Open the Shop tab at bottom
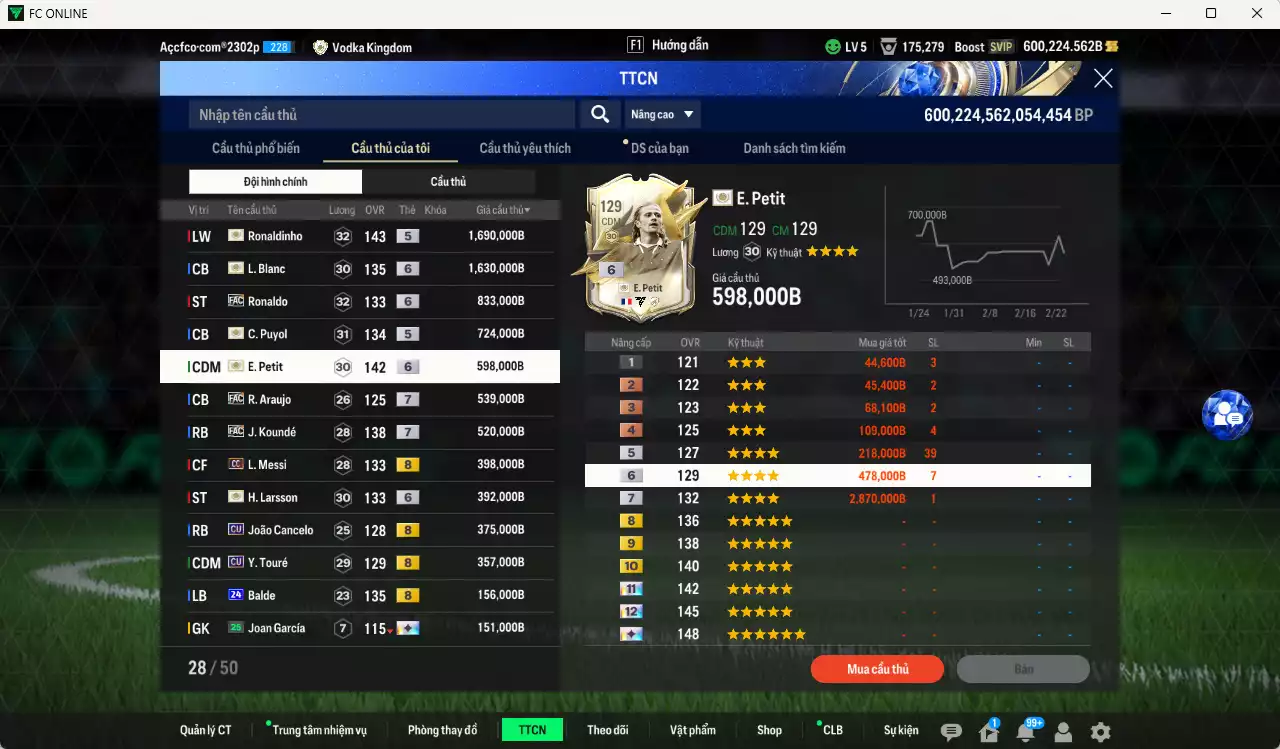This screenshot has width=1280, height=749. pos(769,730)
